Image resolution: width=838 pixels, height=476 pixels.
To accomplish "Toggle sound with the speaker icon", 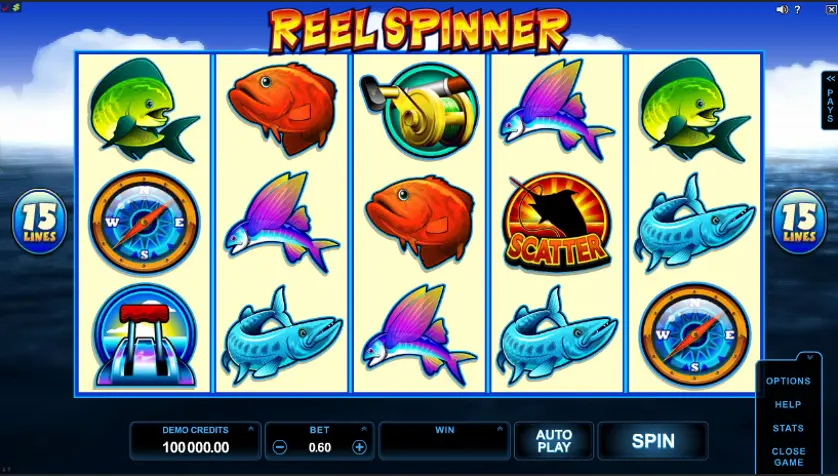I will [x=783, y=9].
